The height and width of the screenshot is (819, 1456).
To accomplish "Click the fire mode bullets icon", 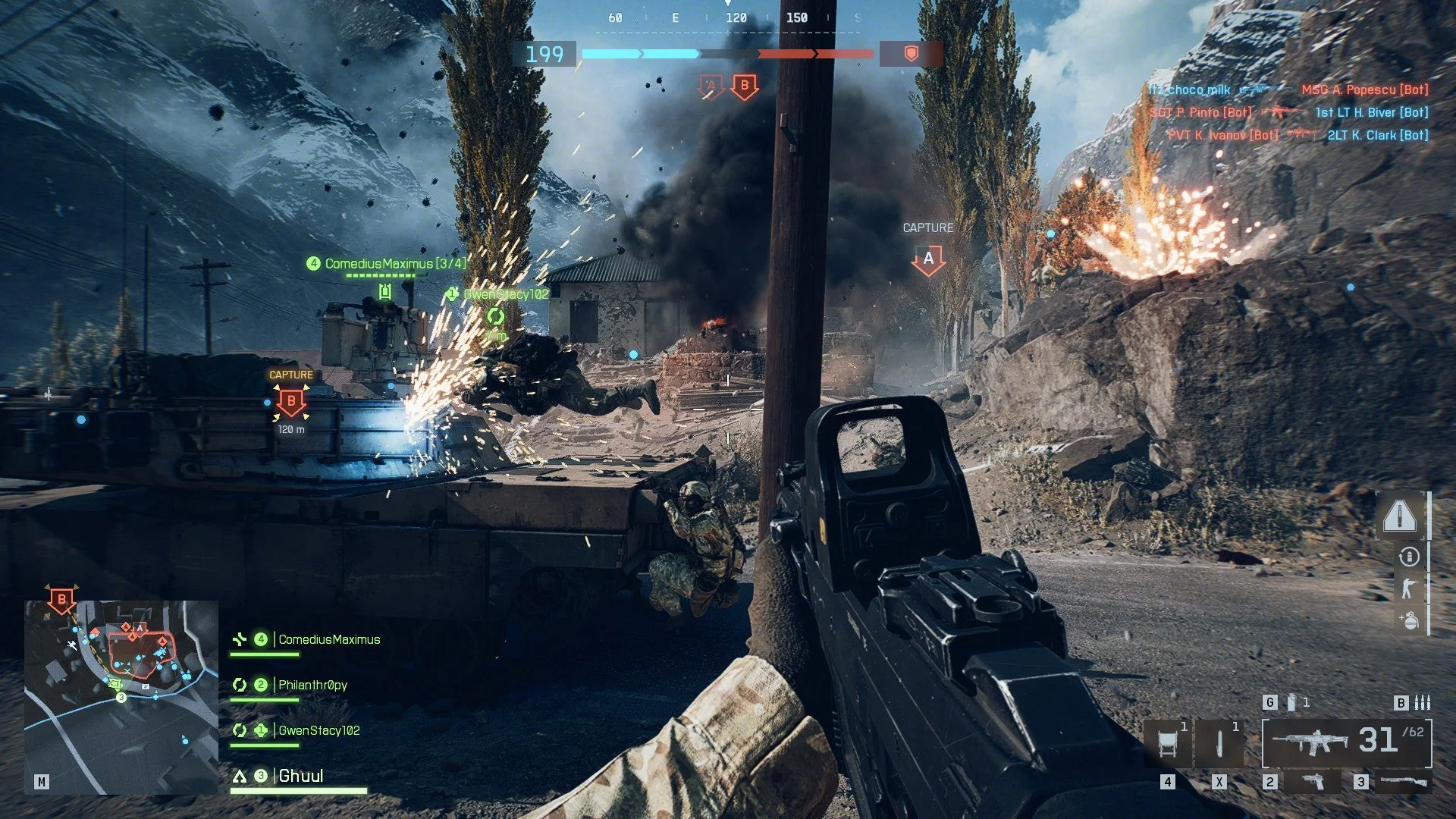I will 1423,703.
